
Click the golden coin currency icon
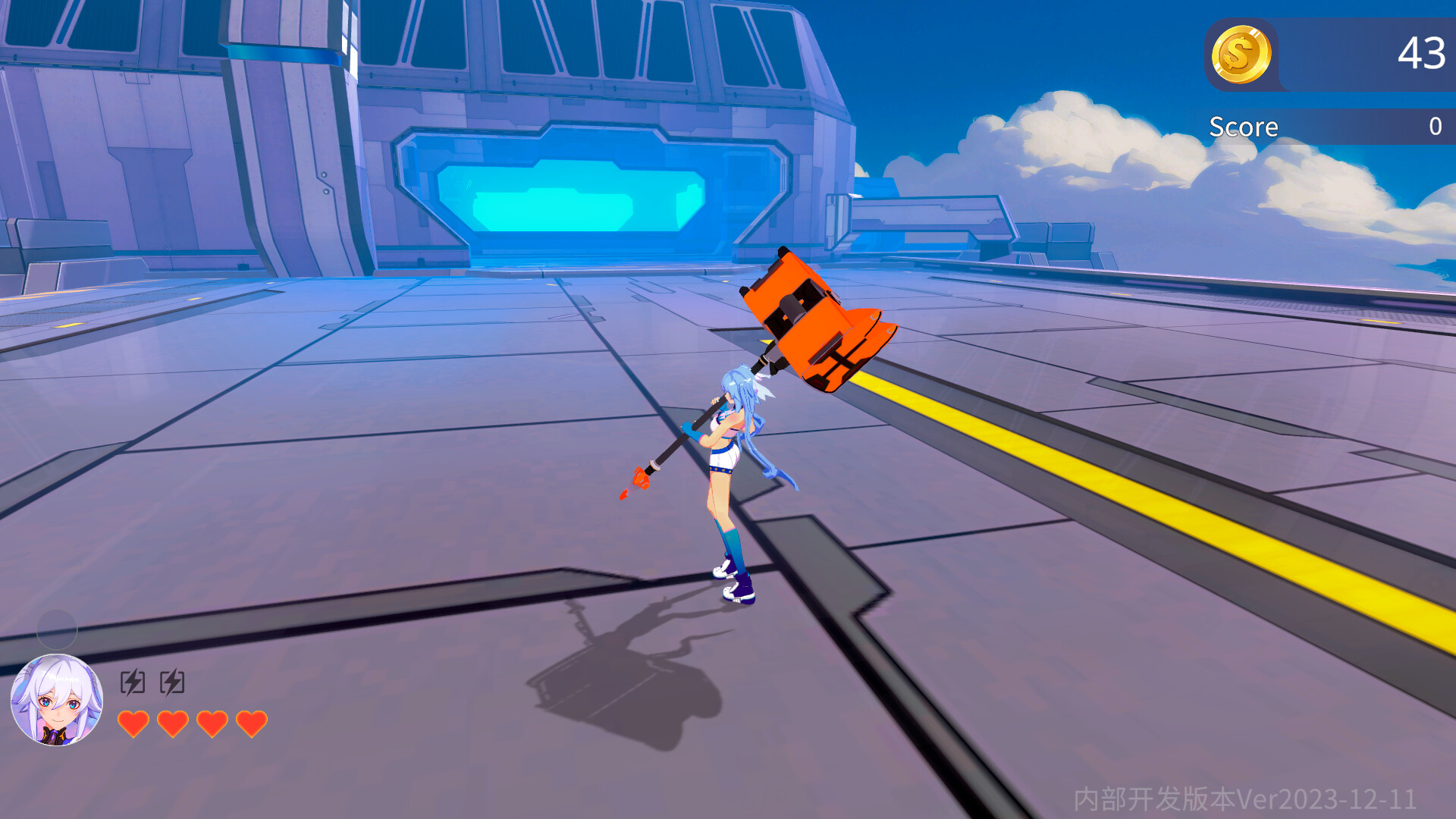coord(1243,54)
